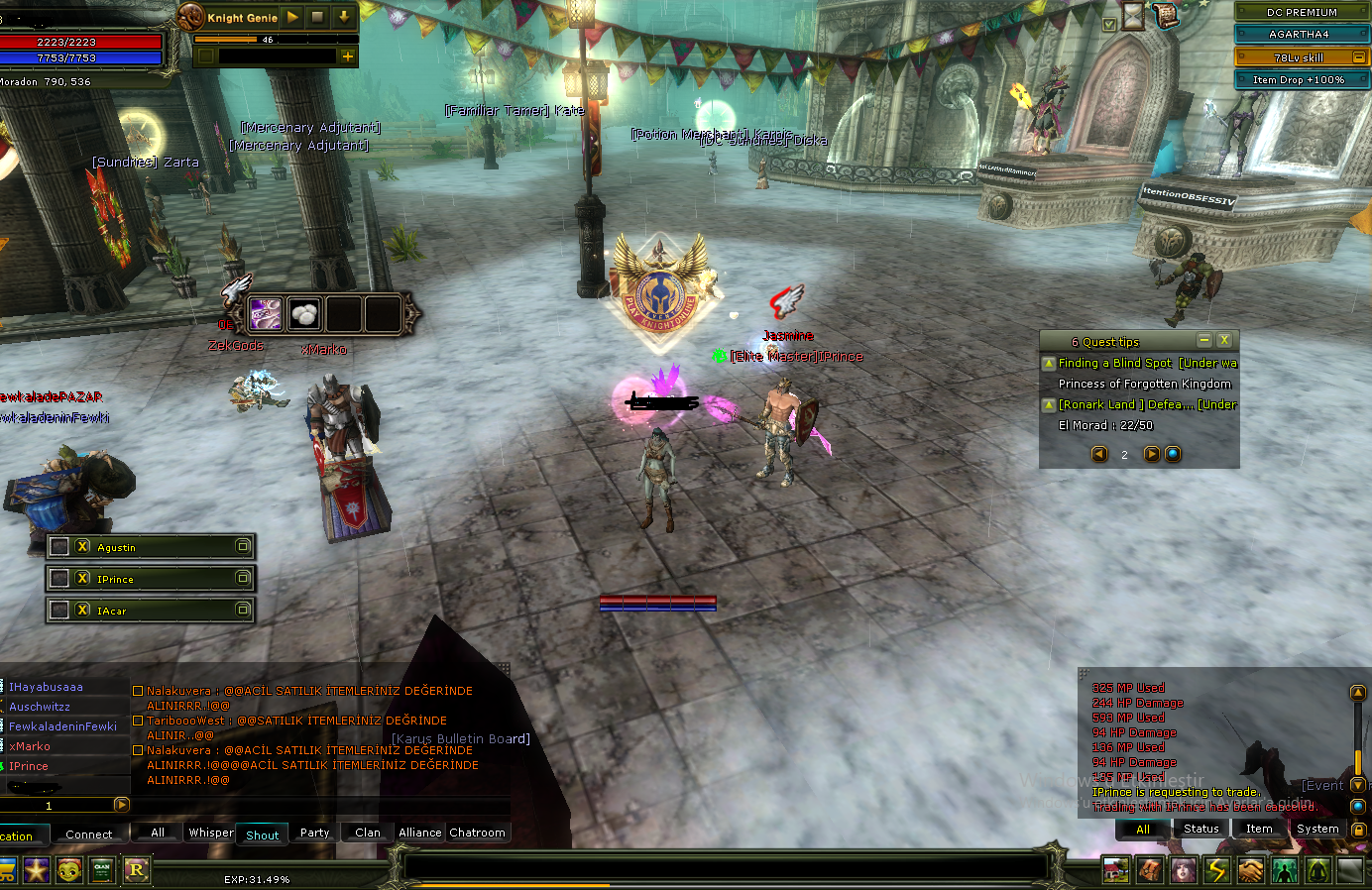Open the skills lightning bolt icon

1216,869
